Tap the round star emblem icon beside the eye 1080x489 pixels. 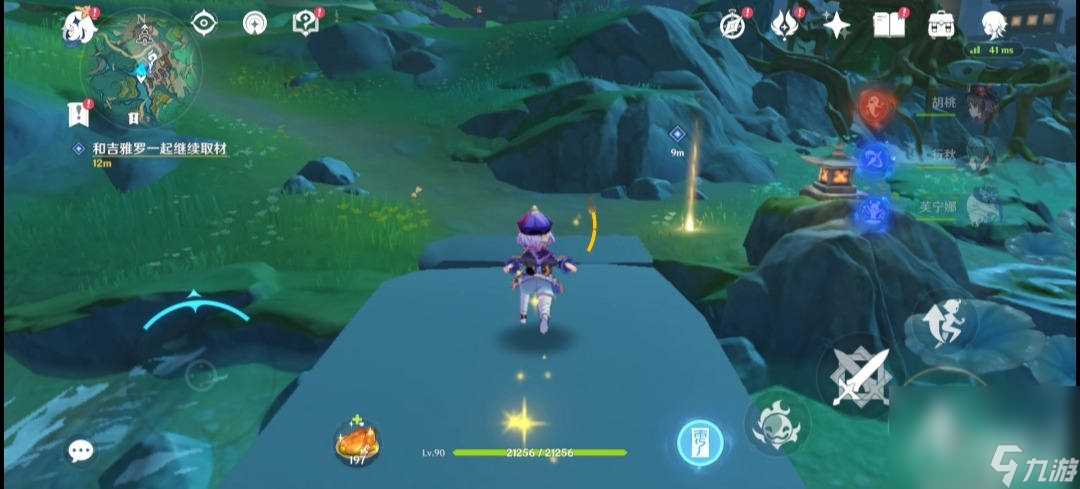pos(254,23)
